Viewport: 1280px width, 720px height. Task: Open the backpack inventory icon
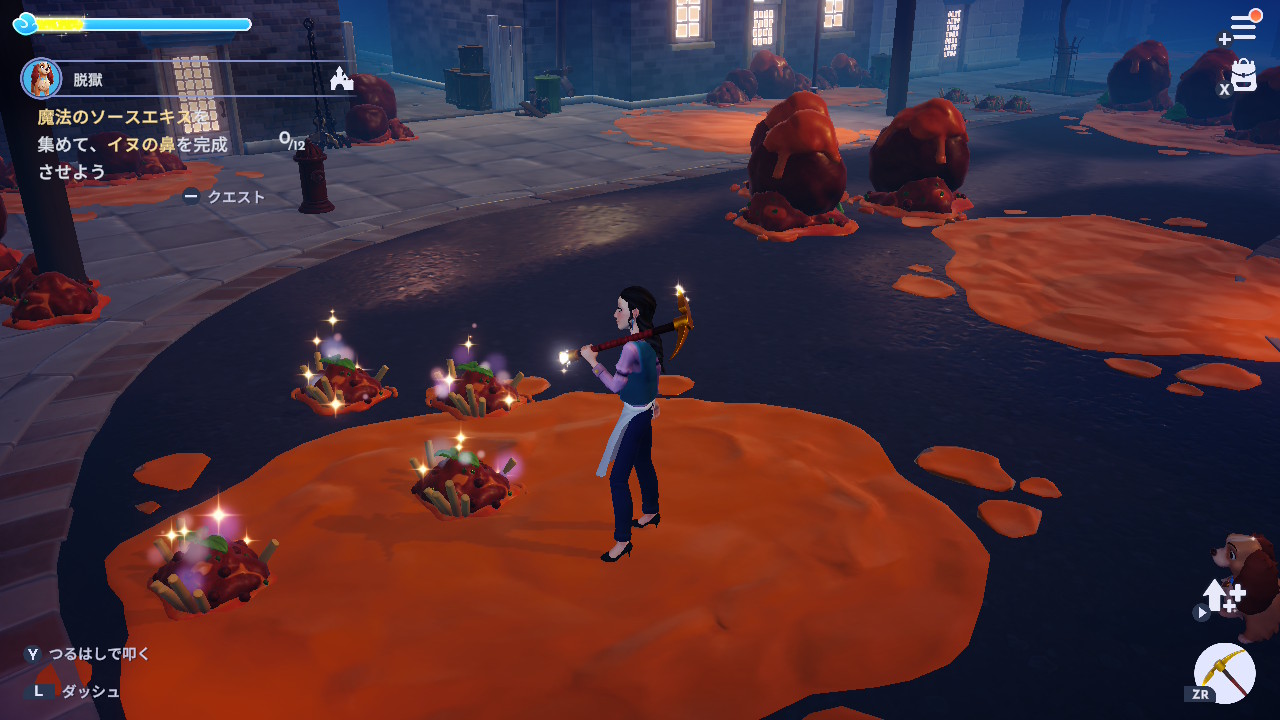click(x=1243, y=76)
